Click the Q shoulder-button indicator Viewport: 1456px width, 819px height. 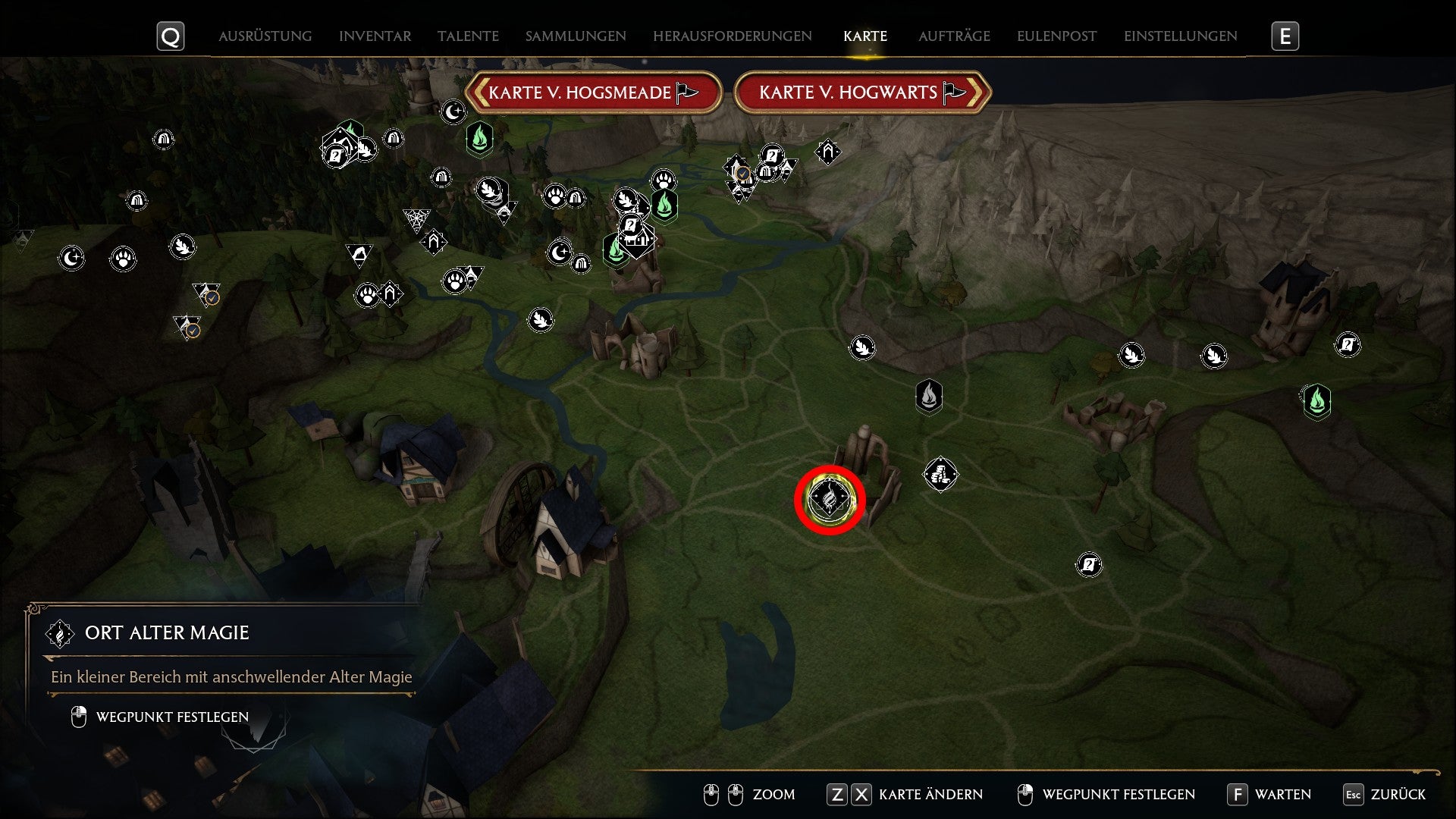pos(171,36)
